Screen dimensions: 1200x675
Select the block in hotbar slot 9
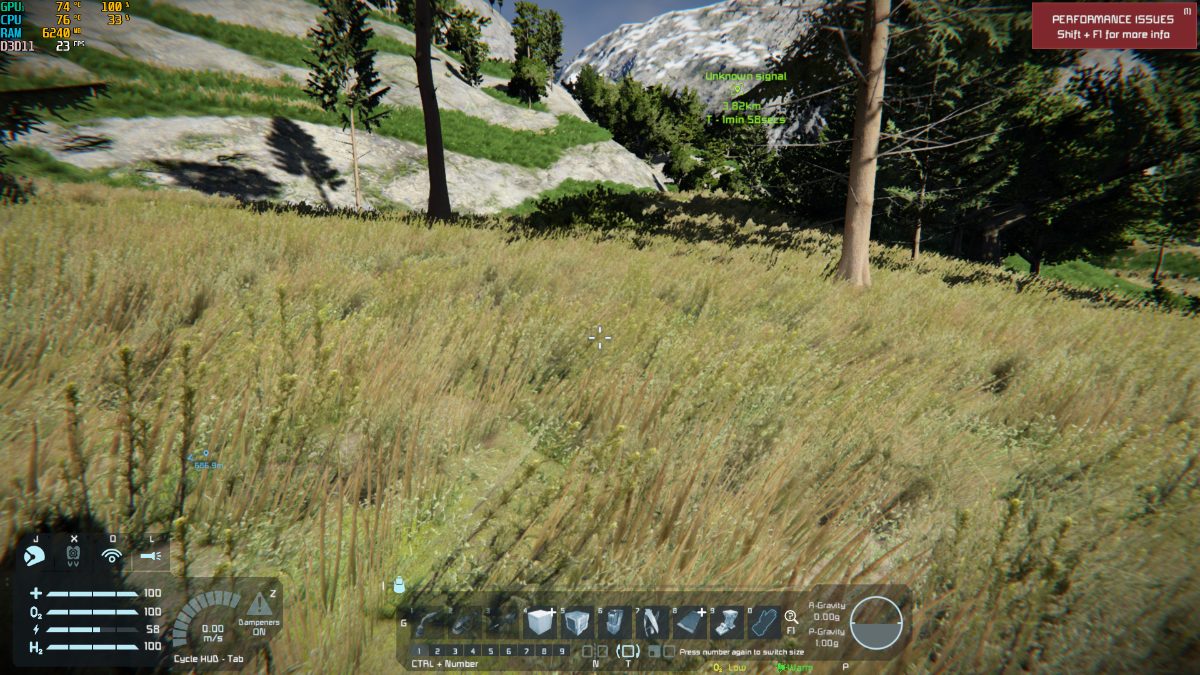pos(726,623)
